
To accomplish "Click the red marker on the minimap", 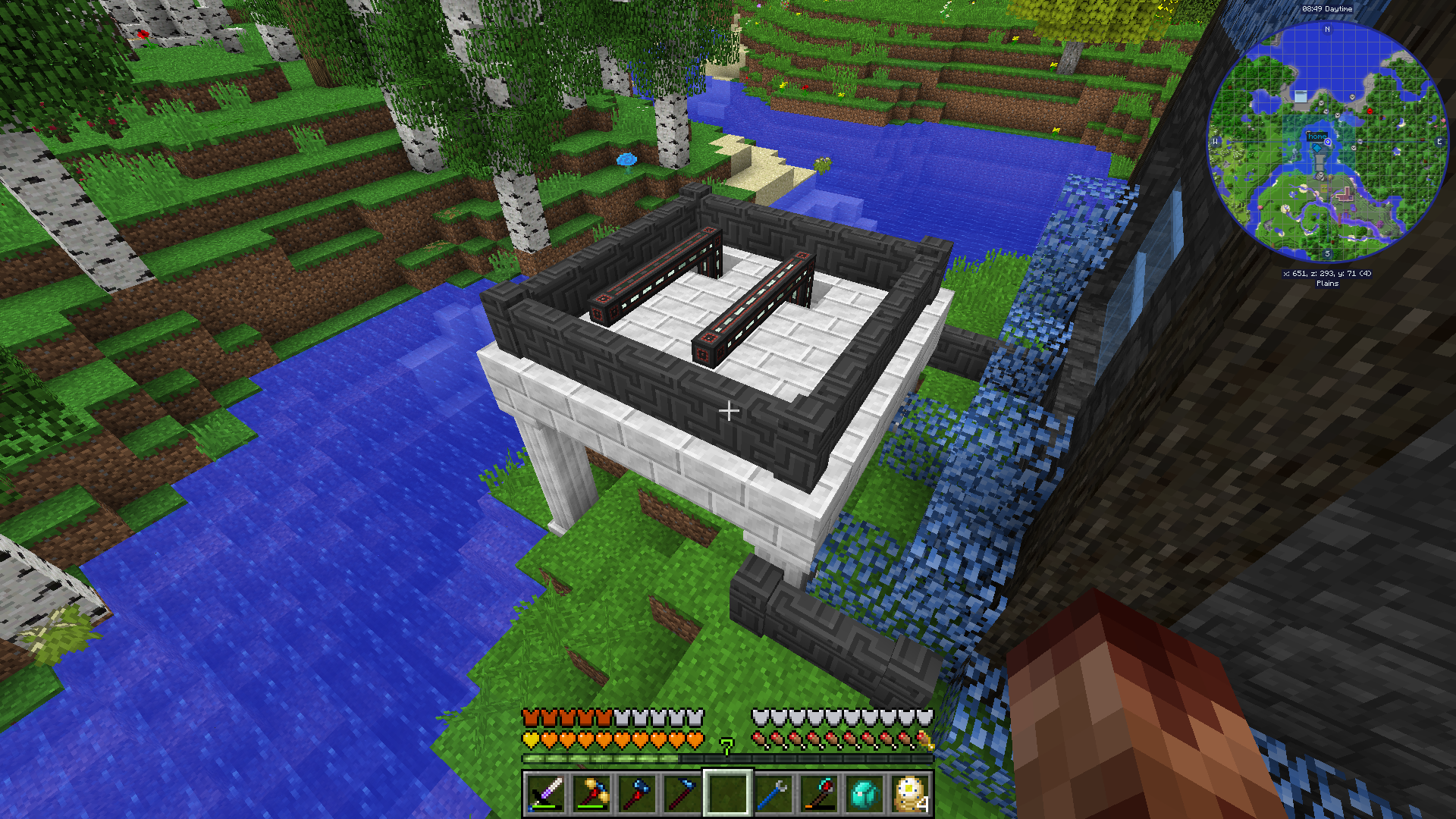I will coord(1370,111).
